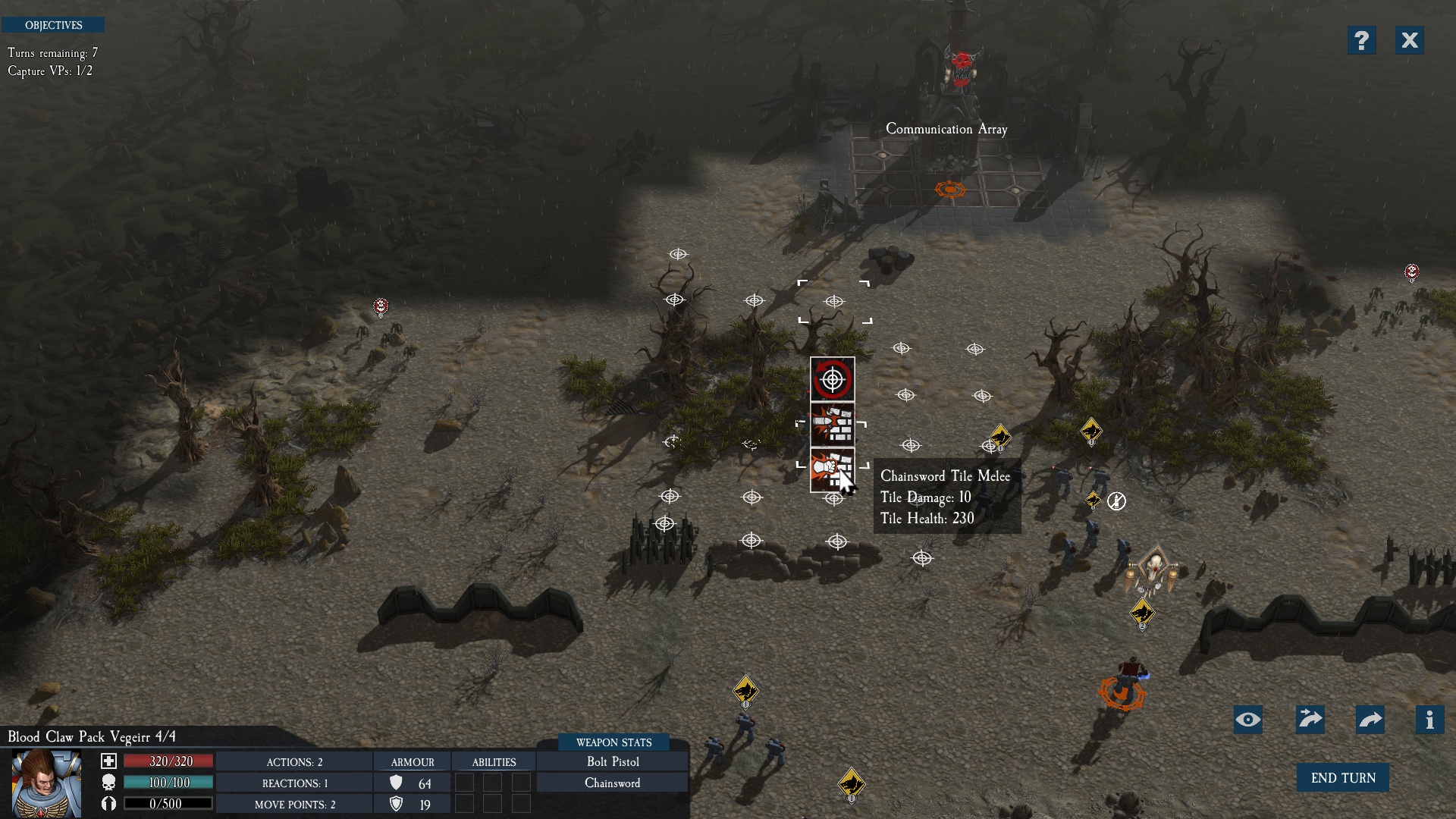The height and width of the screenshot is (819, 1456).
Task: Open the Weapon Stats tab
Action: (613, 742)
